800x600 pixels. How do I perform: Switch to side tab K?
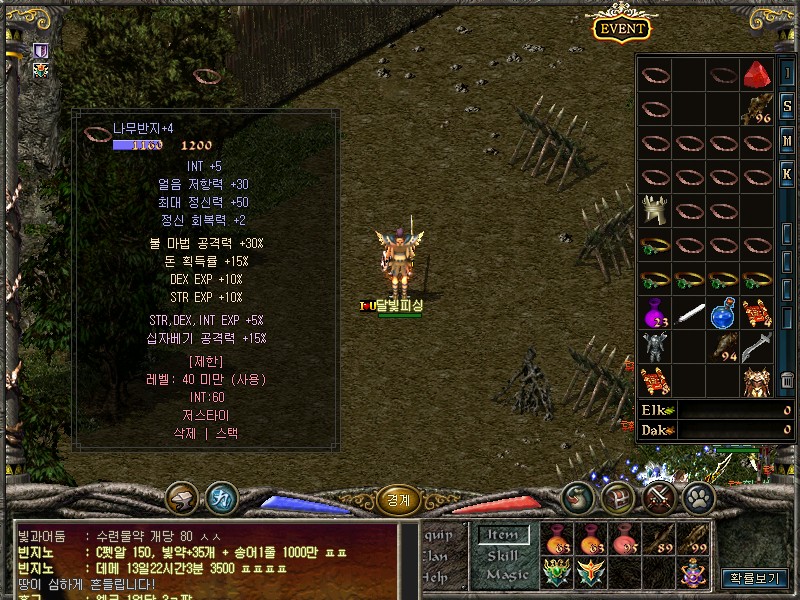coord(787,173)
